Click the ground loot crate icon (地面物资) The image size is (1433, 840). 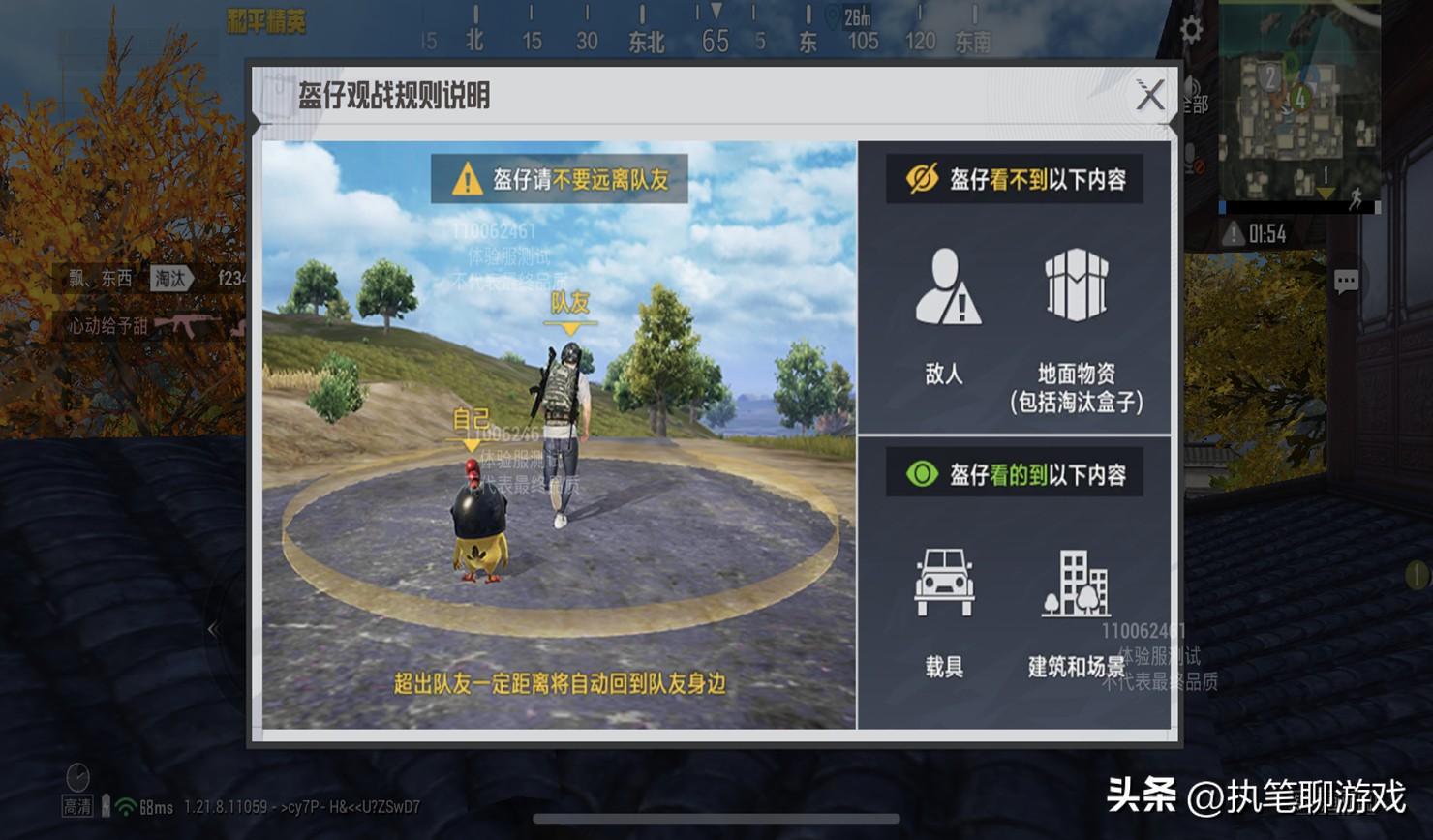tap(1078, 285)
